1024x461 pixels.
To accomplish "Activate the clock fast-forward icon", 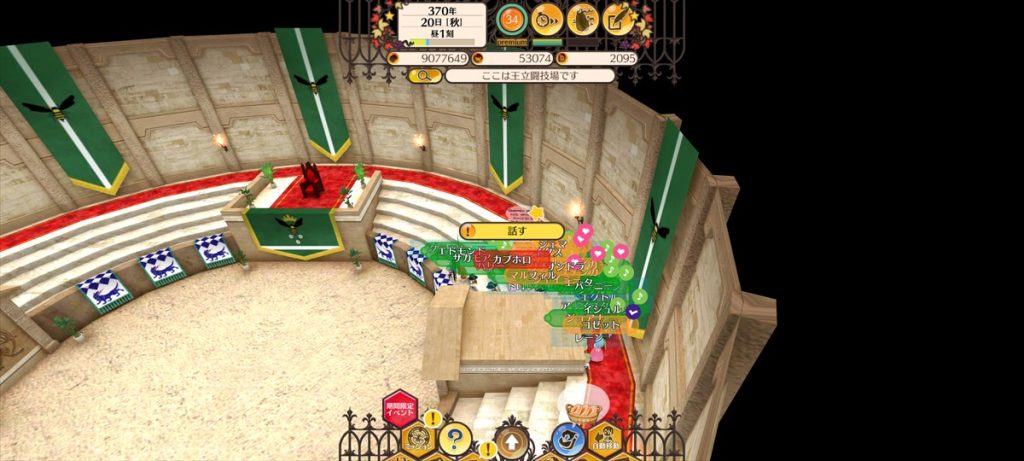I will click(547, 18).
